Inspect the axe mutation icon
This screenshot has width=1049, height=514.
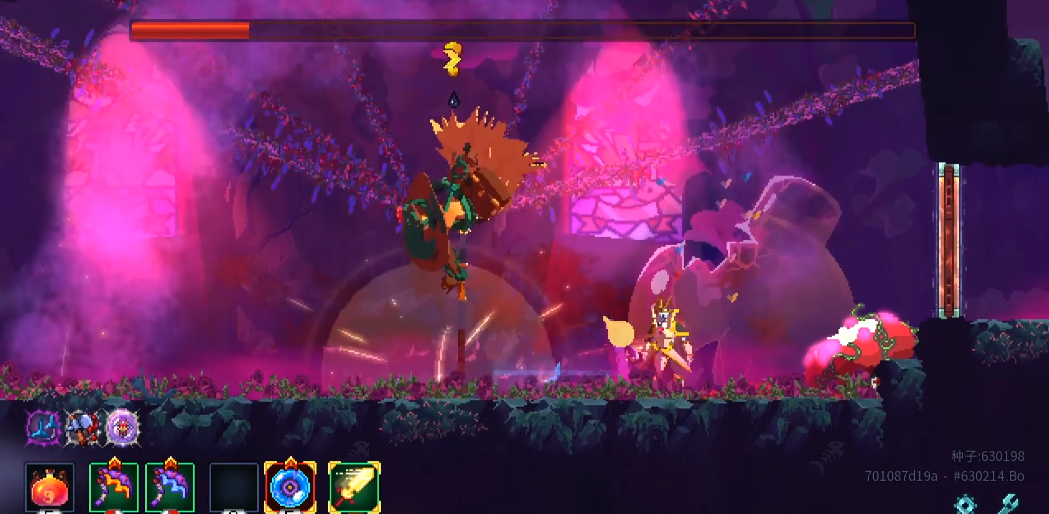click(82, 428)
